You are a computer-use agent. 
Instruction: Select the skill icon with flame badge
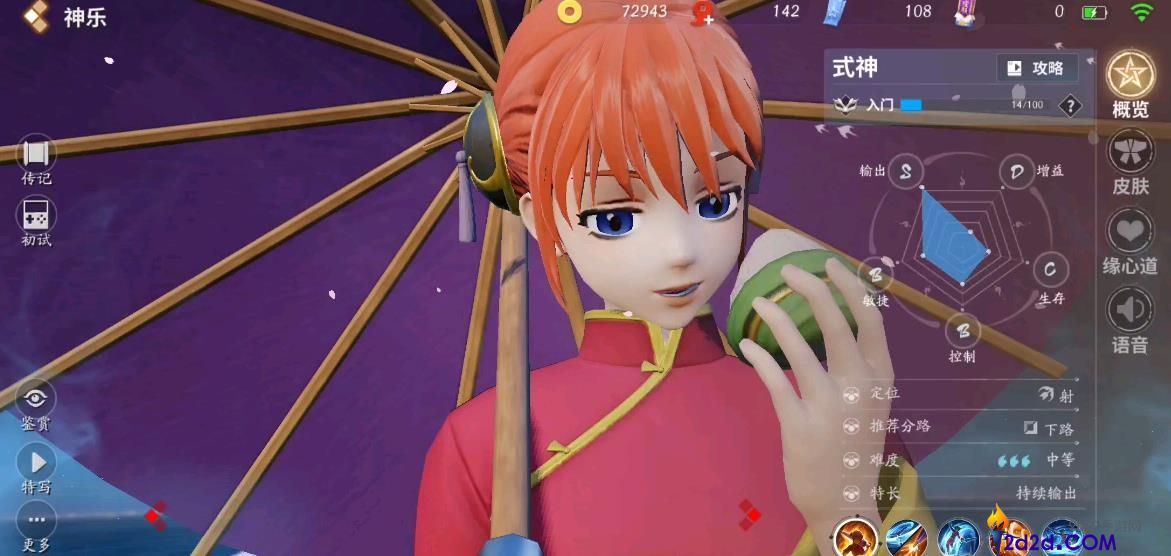click(x=1008, y=536)
